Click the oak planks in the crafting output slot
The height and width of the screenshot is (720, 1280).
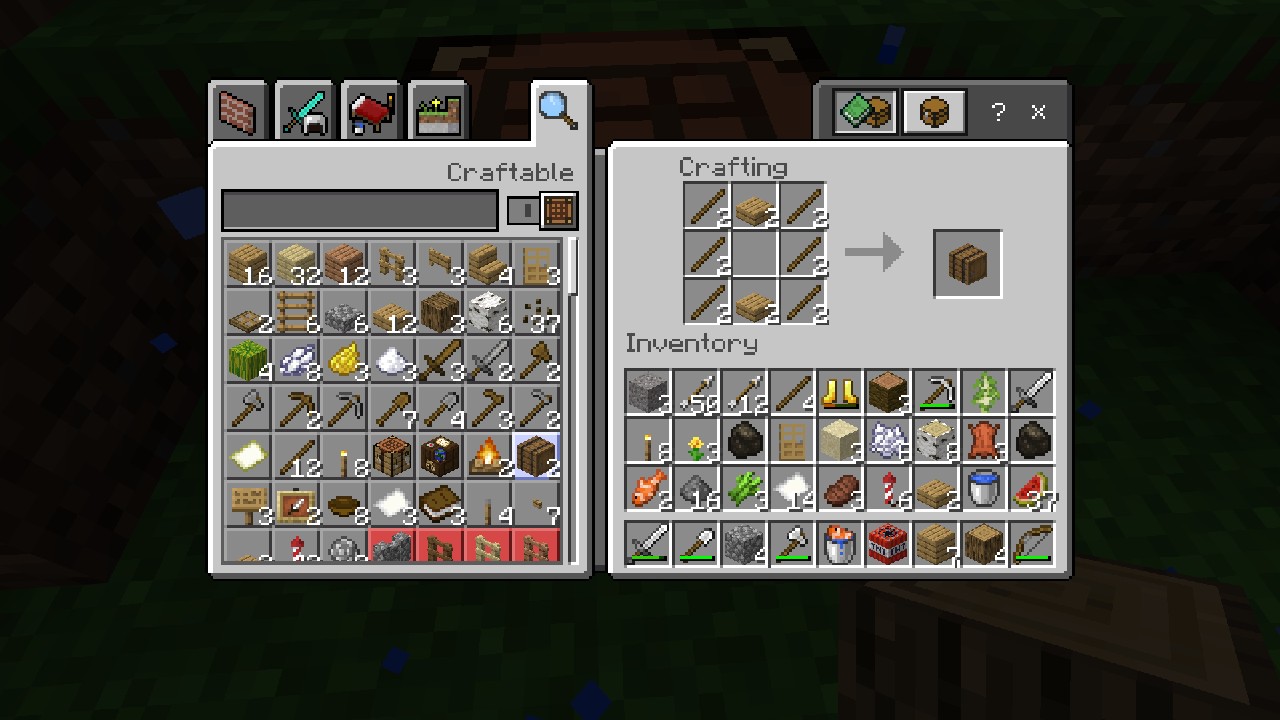tap(966, 262)
